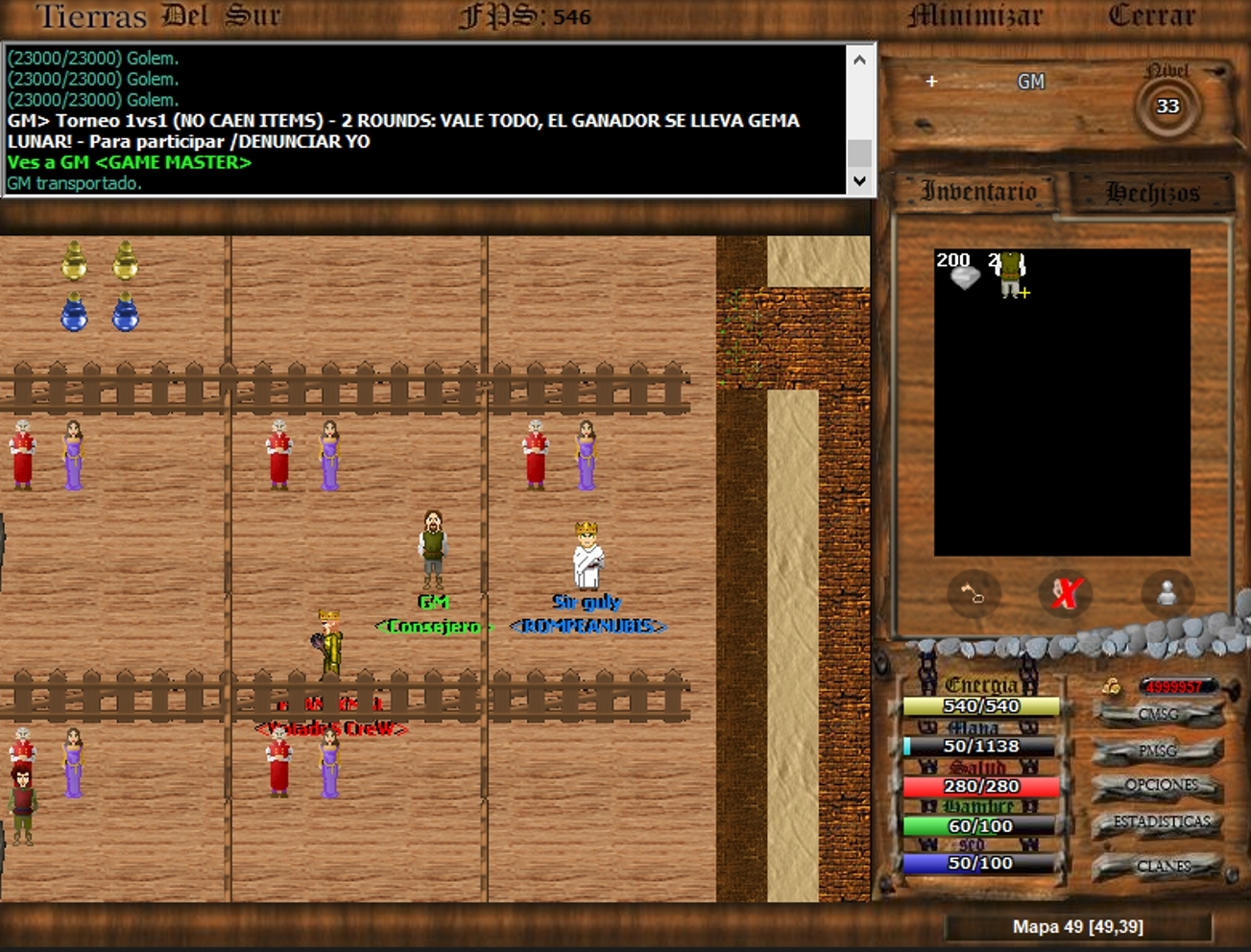
Task: Click the red X discard item icon
Action: [1066, 593]
